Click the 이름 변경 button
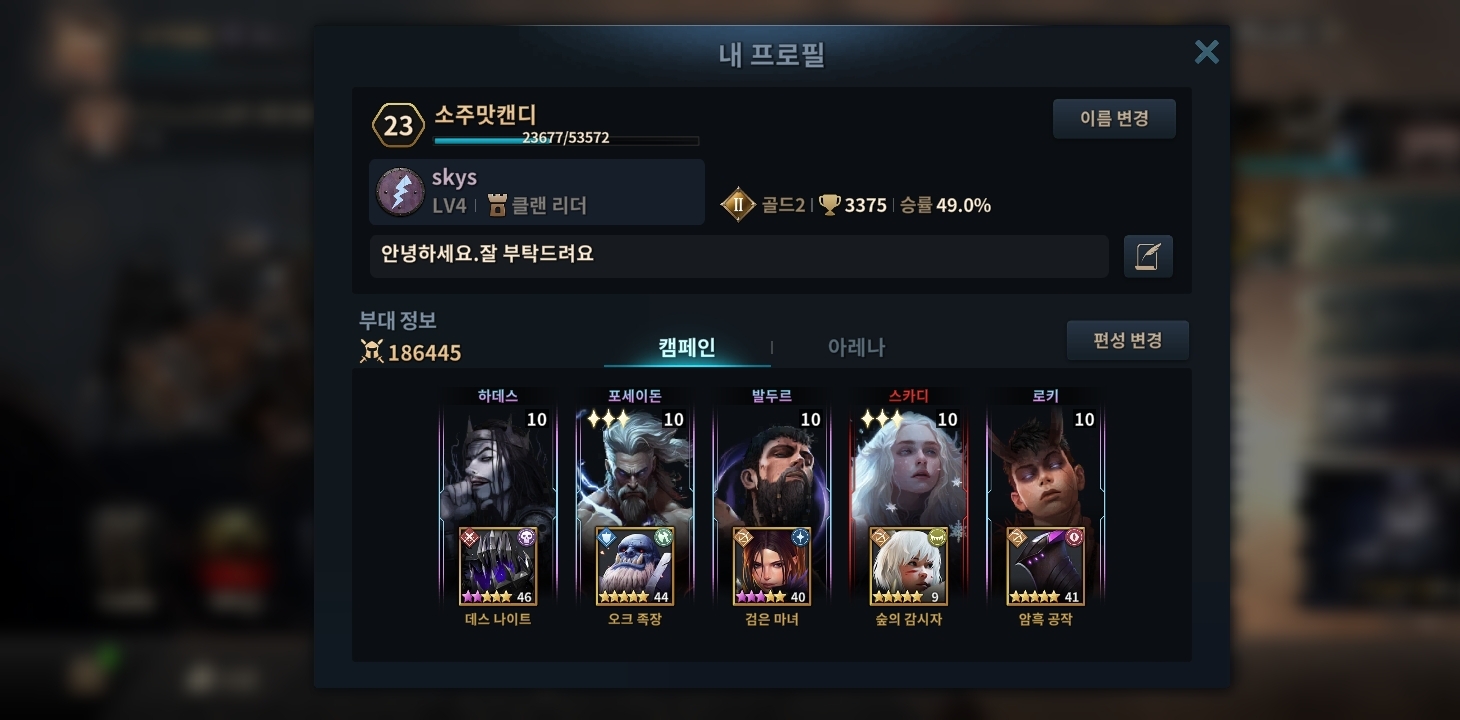1460x720 pixels. [x=1114, y=119]
